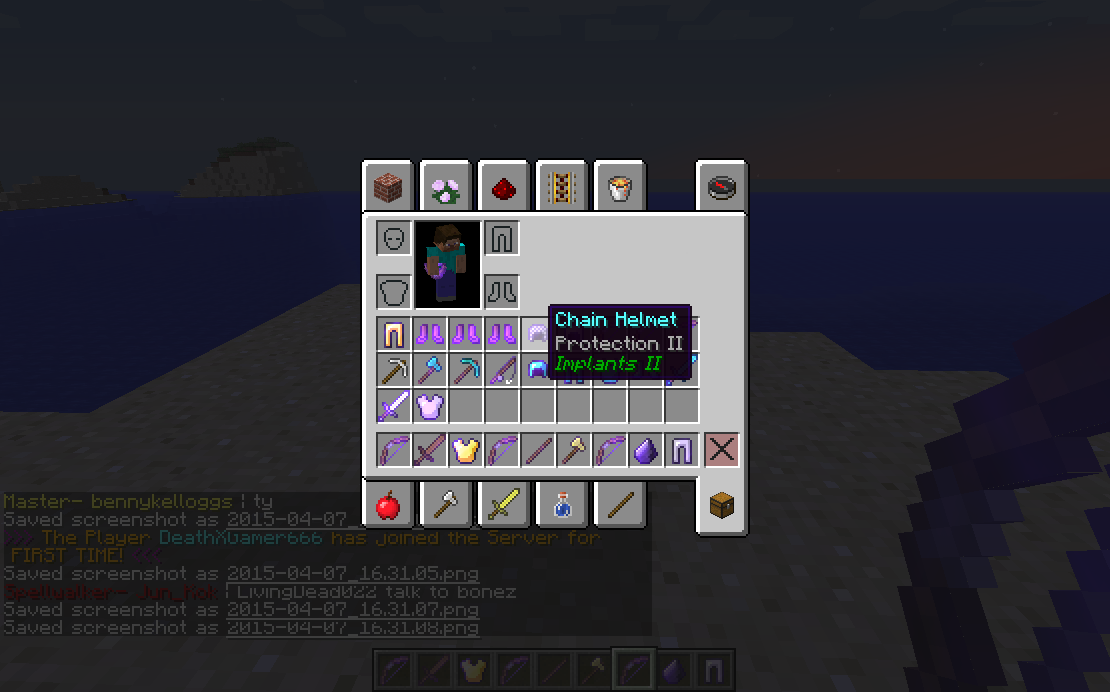Open the compass Search Items tab
The height and width of the screenshot is (692, 1110).
point(721,186)
